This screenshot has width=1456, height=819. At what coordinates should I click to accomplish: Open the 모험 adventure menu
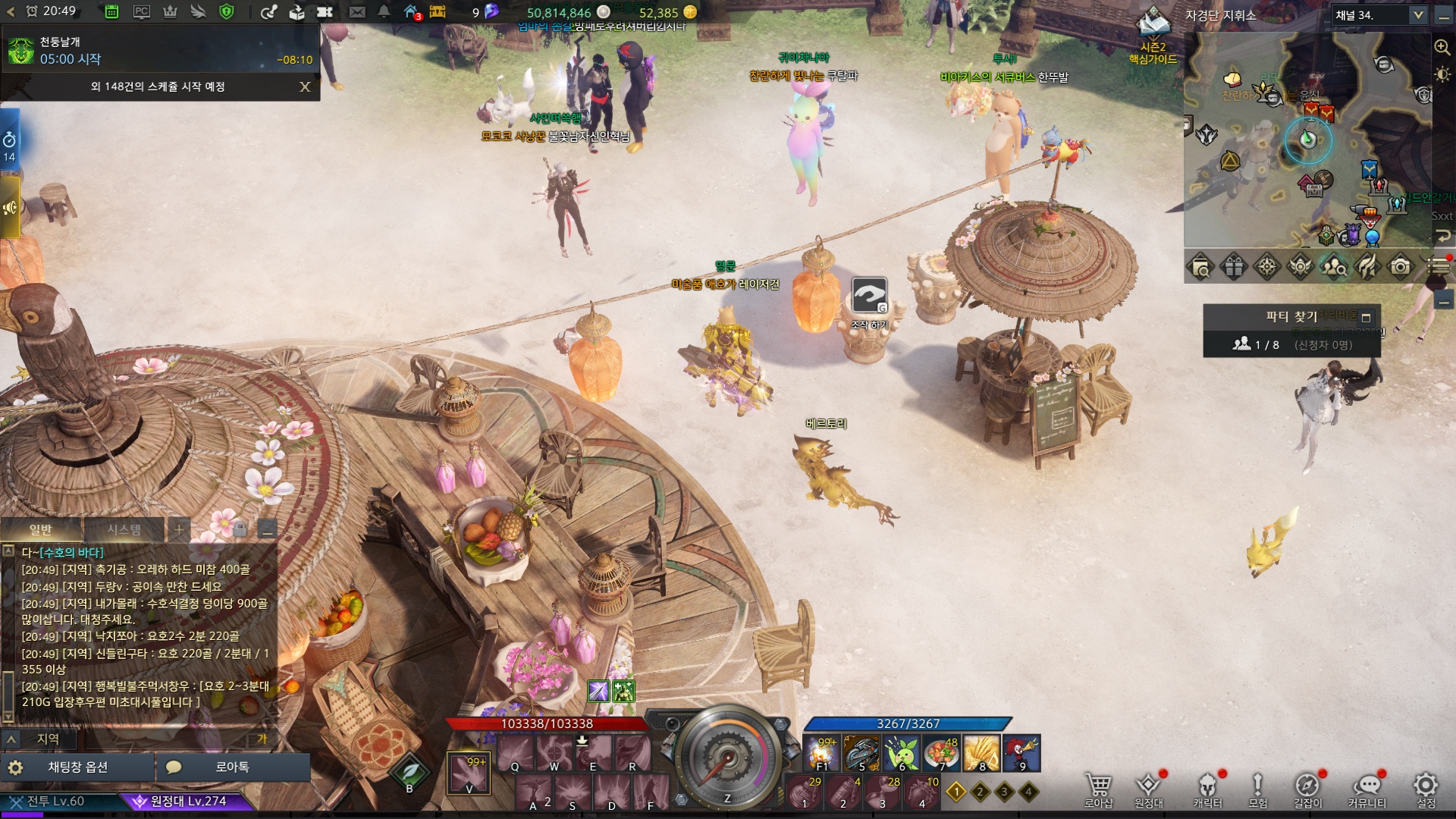(1257, 789)
